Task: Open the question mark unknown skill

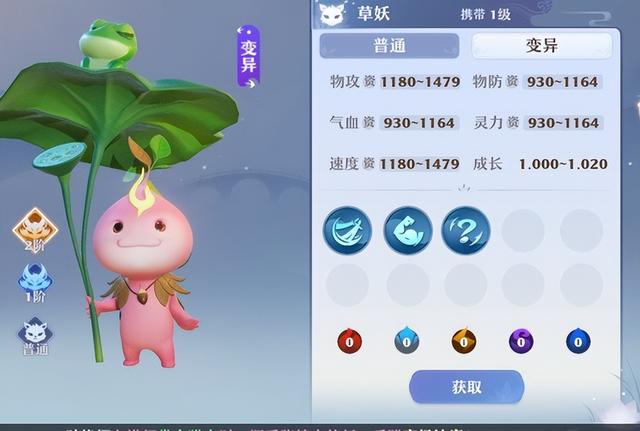Action: click(465, 230)
